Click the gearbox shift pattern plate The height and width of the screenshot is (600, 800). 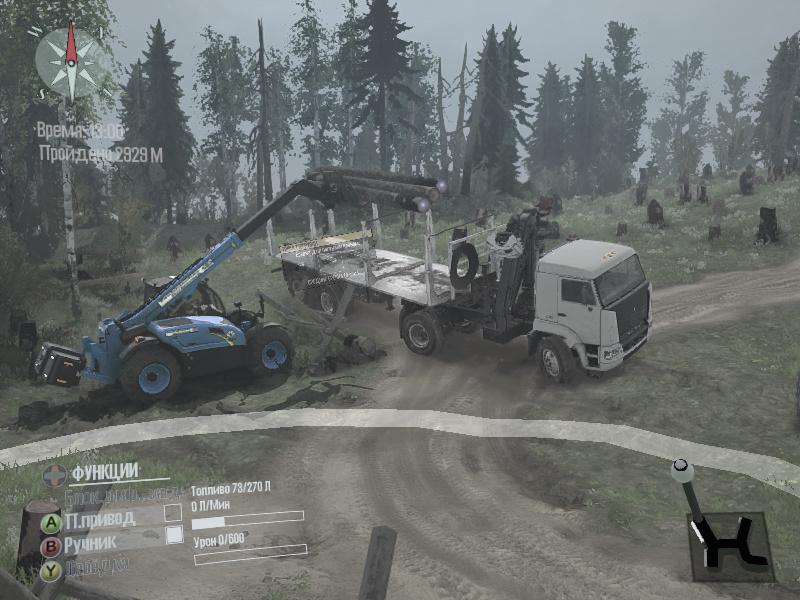[x=731, y=546]
